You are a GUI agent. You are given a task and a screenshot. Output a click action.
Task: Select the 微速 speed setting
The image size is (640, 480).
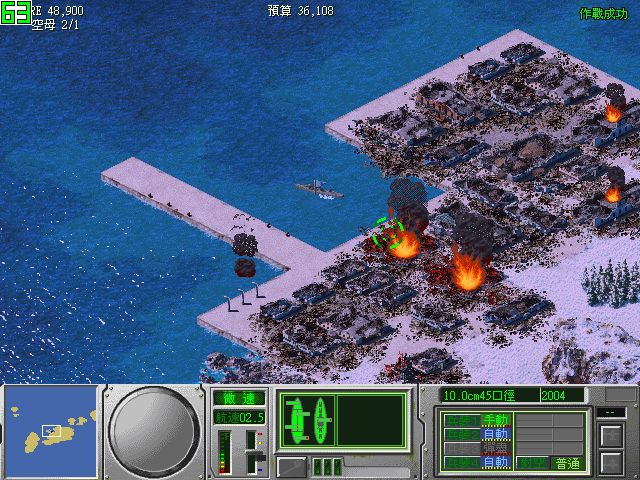(238, 398)
